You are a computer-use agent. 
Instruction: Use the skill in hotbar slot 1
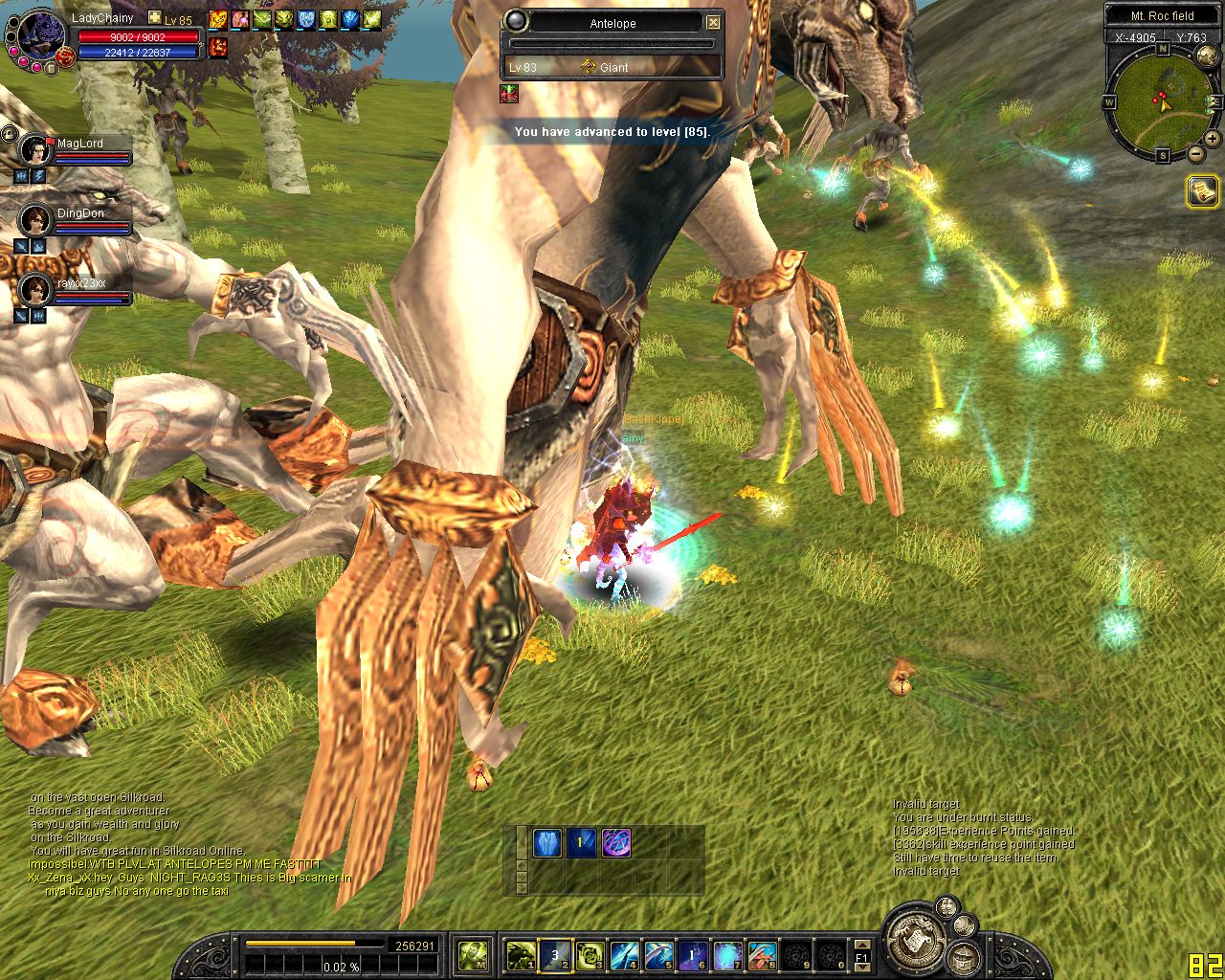point(521,954)
